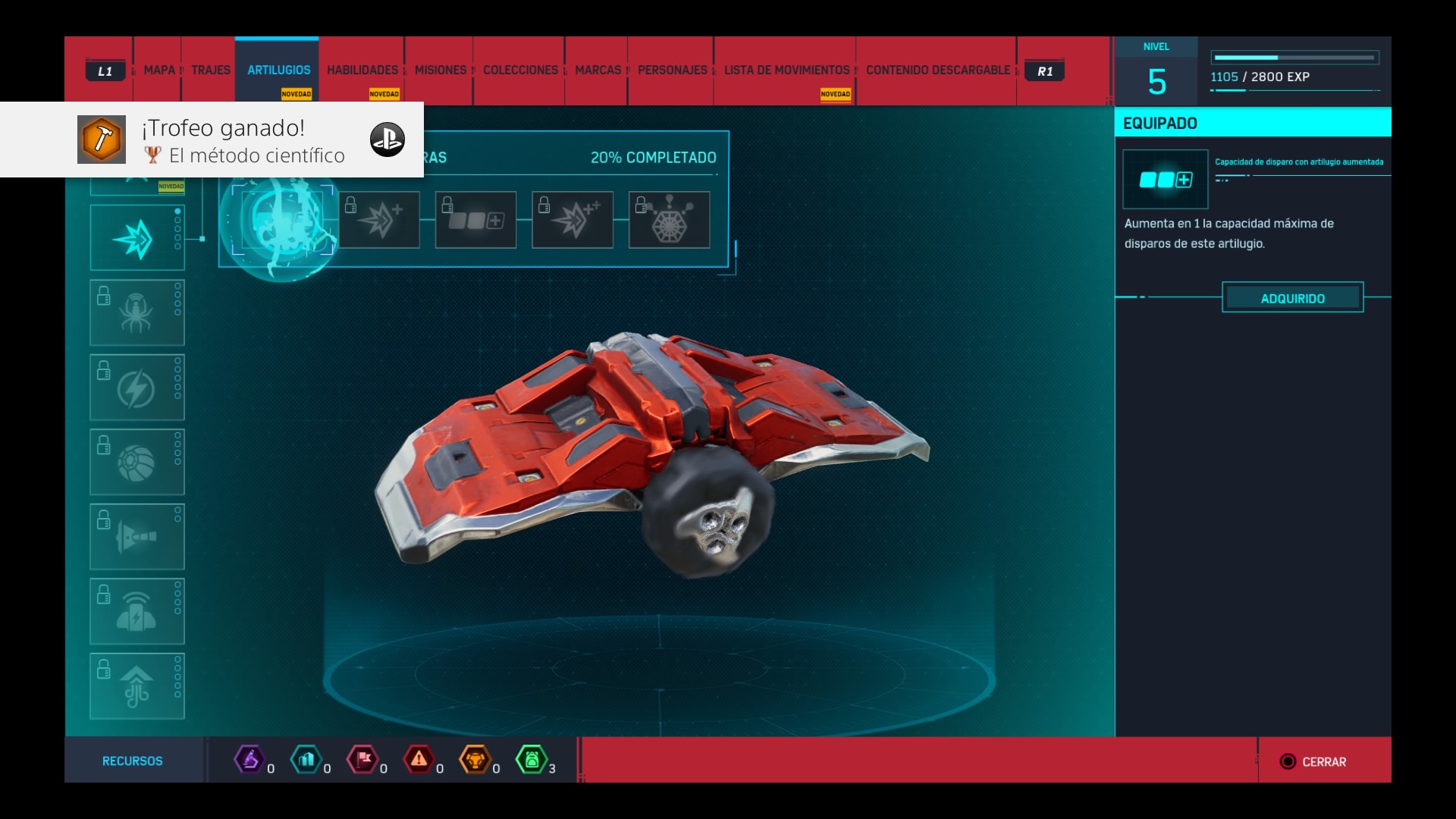Select the locked spider web upgrade node

coord(669,220)
